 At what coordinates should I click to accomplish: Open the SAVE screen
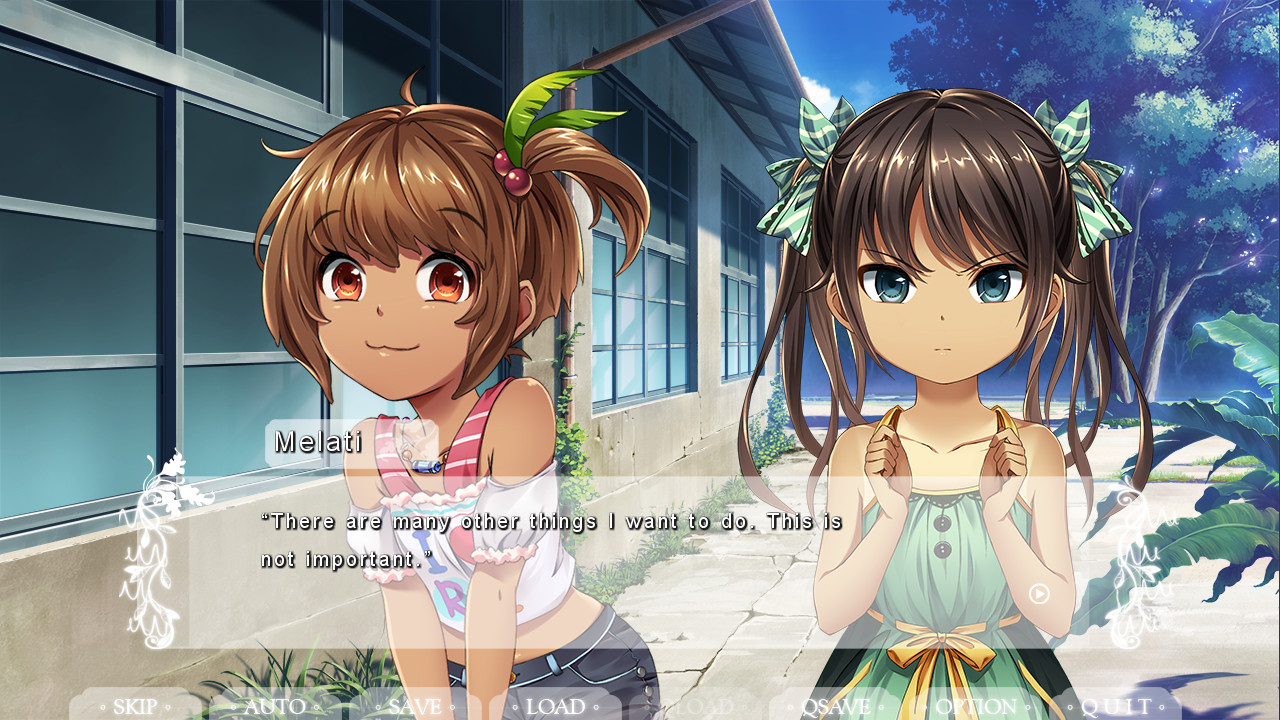pos(415,705)
